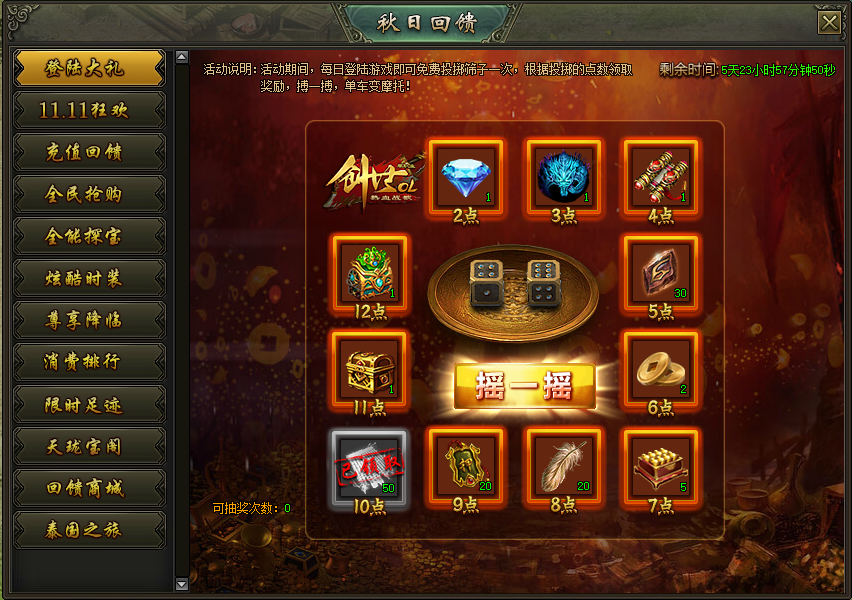Select the blue diamond 2点 reward
The width and height of the screenshot is (852, 600).
point(466,176)
